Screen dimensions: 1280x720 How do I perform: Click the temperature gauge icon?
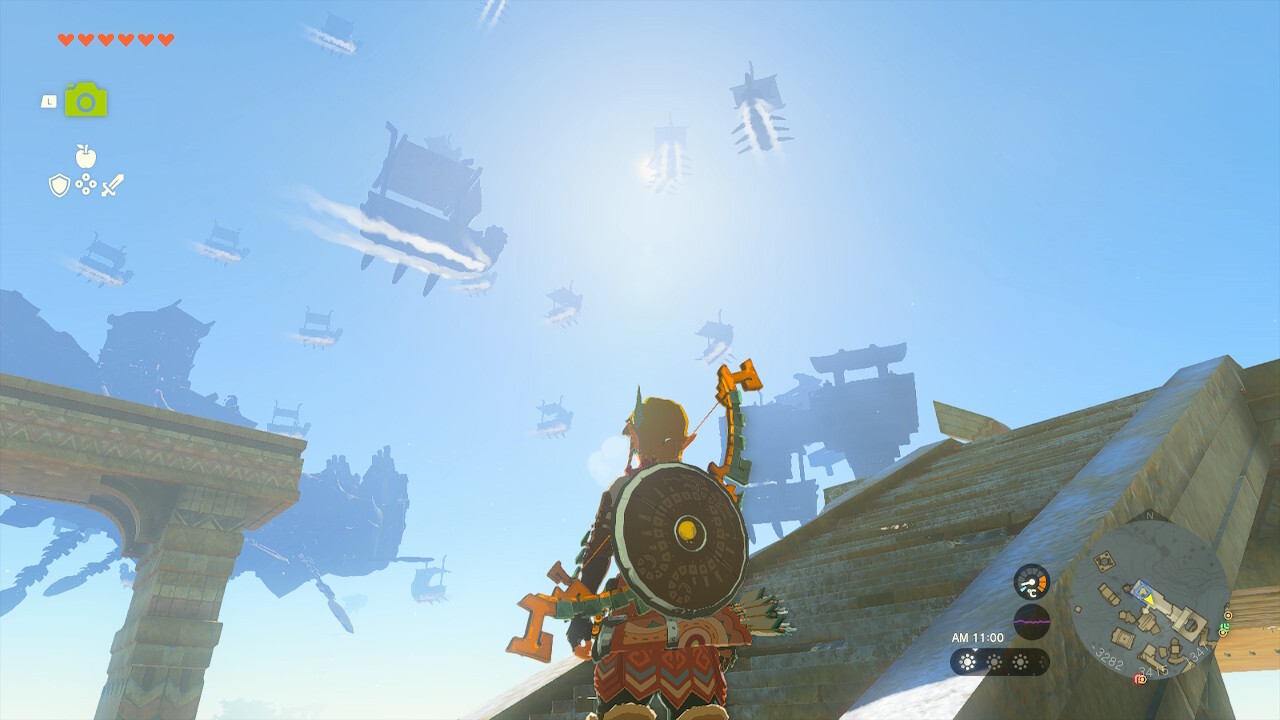coord(1031,581)
